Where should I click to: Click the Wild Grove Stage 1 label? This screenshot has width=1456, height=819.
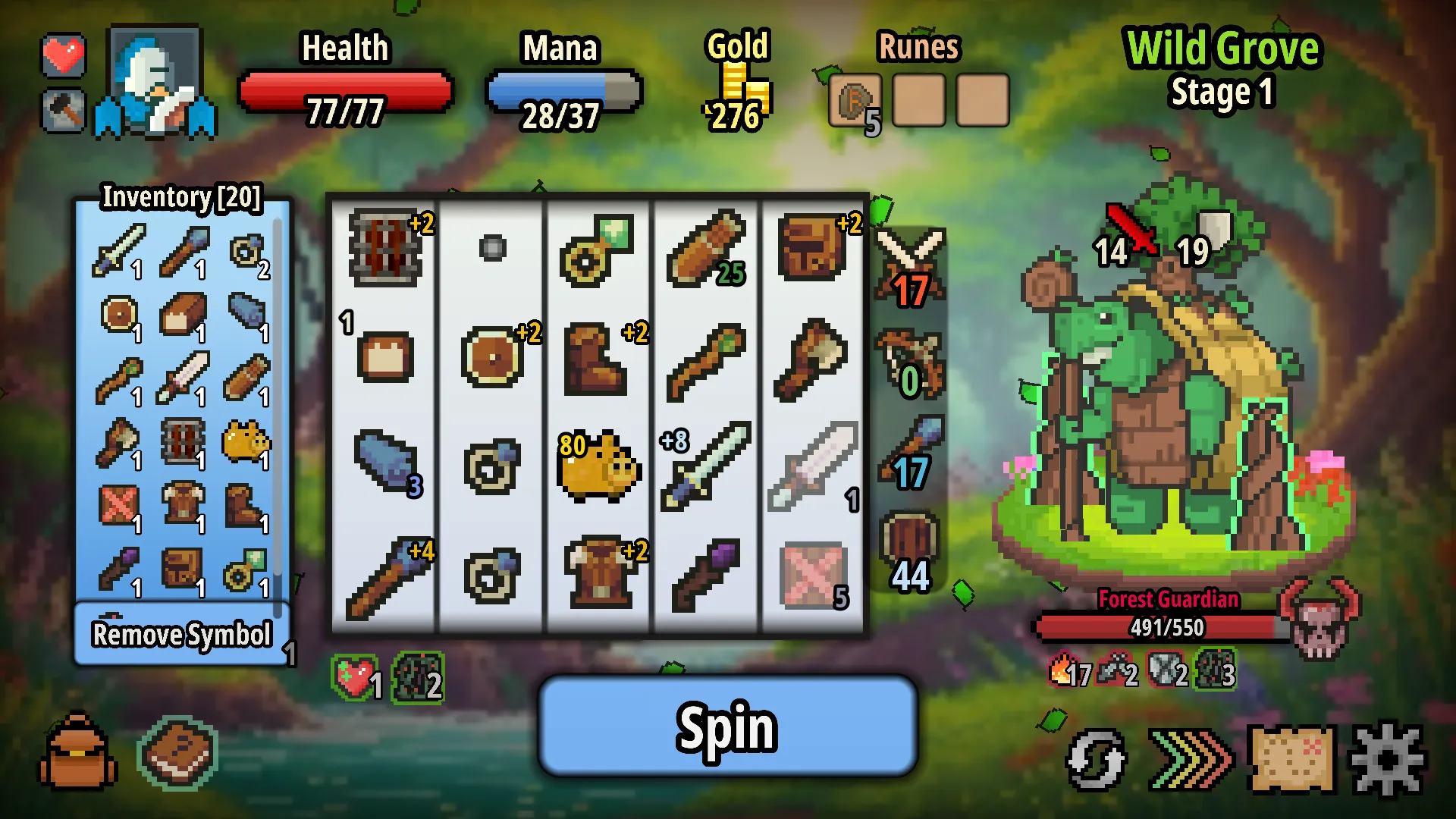point(1222,68)
